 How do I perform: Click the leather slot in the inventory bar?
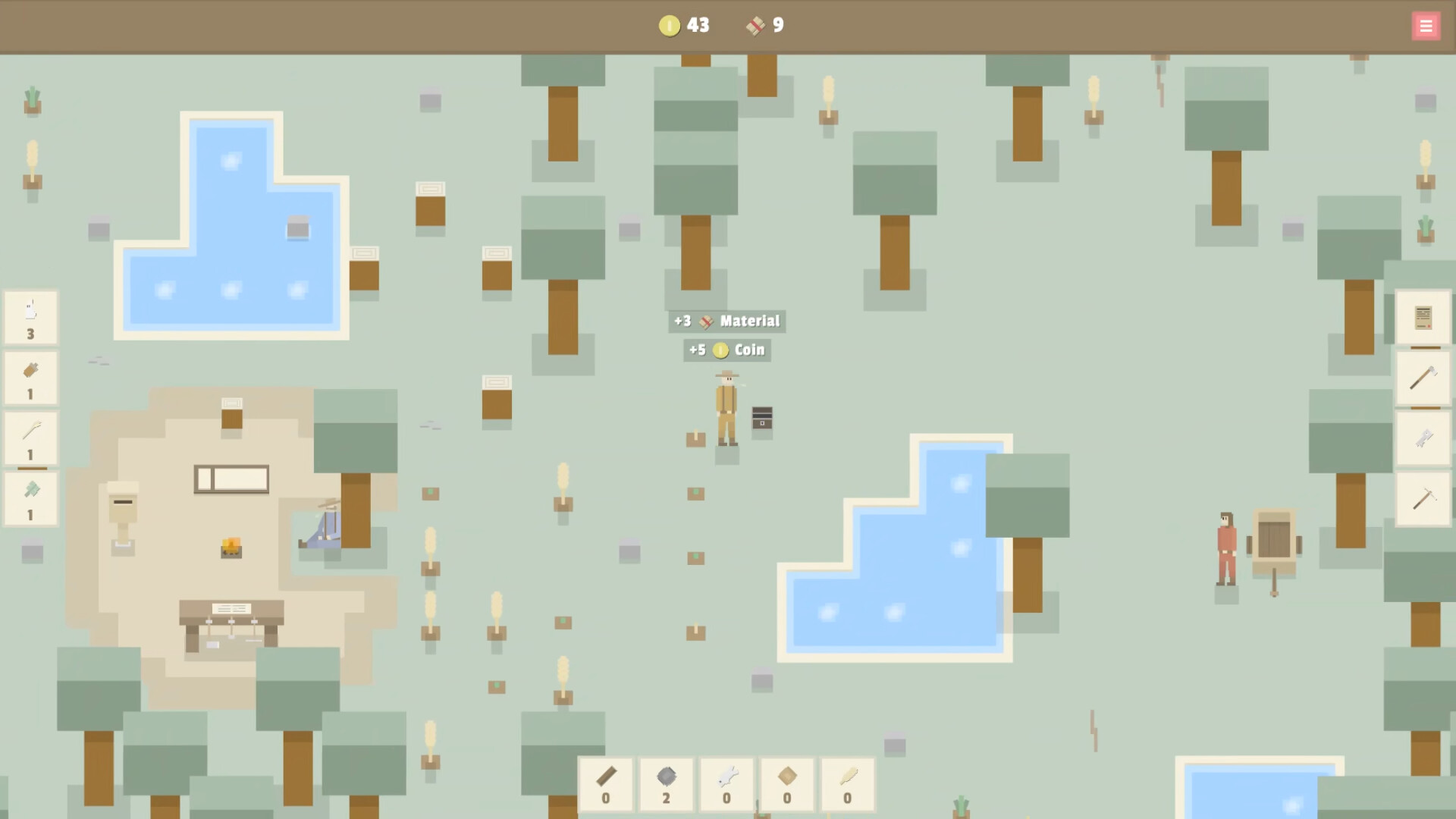coord(786,785)
